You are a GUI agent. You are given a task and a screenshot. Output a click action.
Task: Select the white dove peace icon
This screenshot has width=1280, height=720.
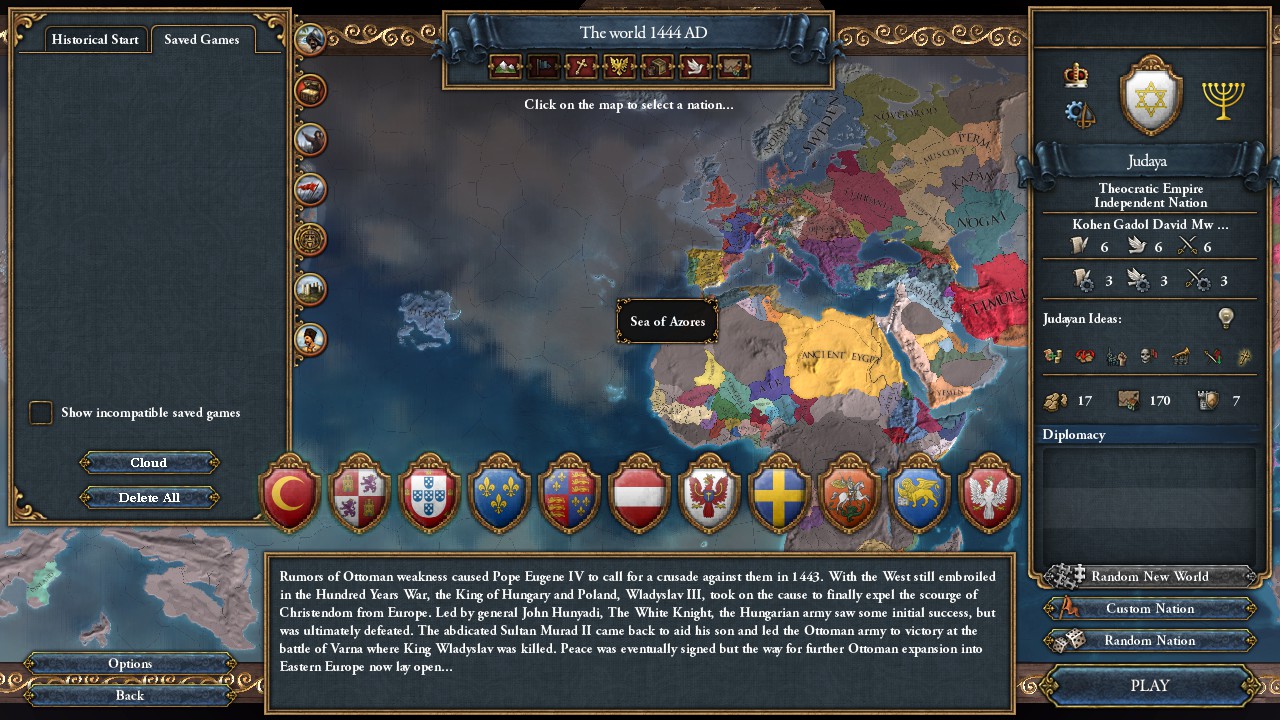694,67
